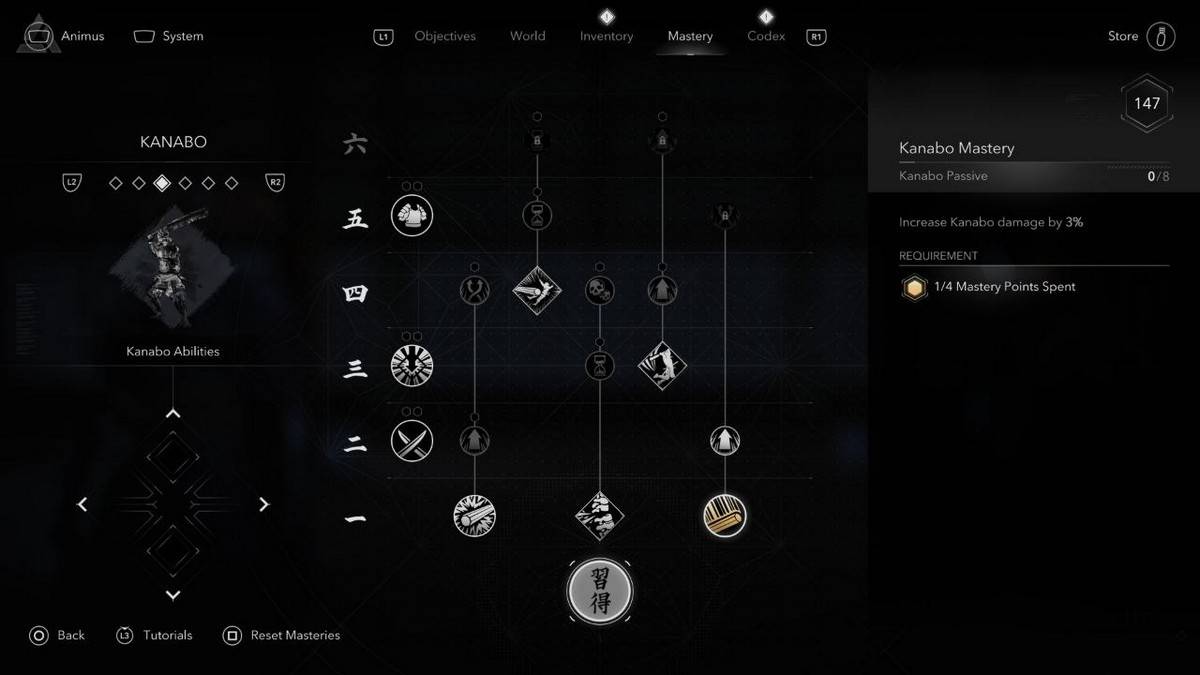
Task: Open the World tab
Action: point(527,36)
